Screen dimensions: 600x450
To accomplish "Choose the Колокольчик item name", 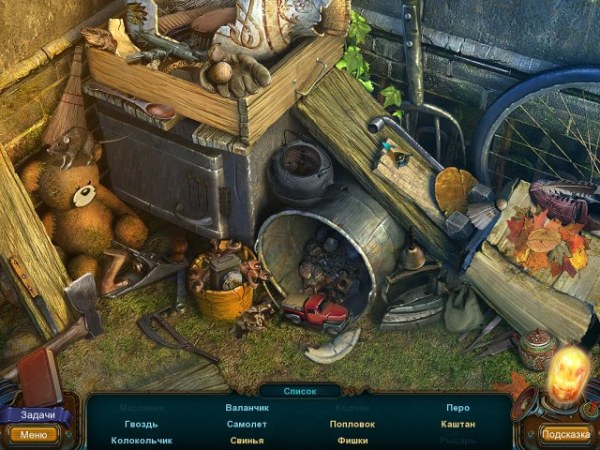I will coord(142,440).
